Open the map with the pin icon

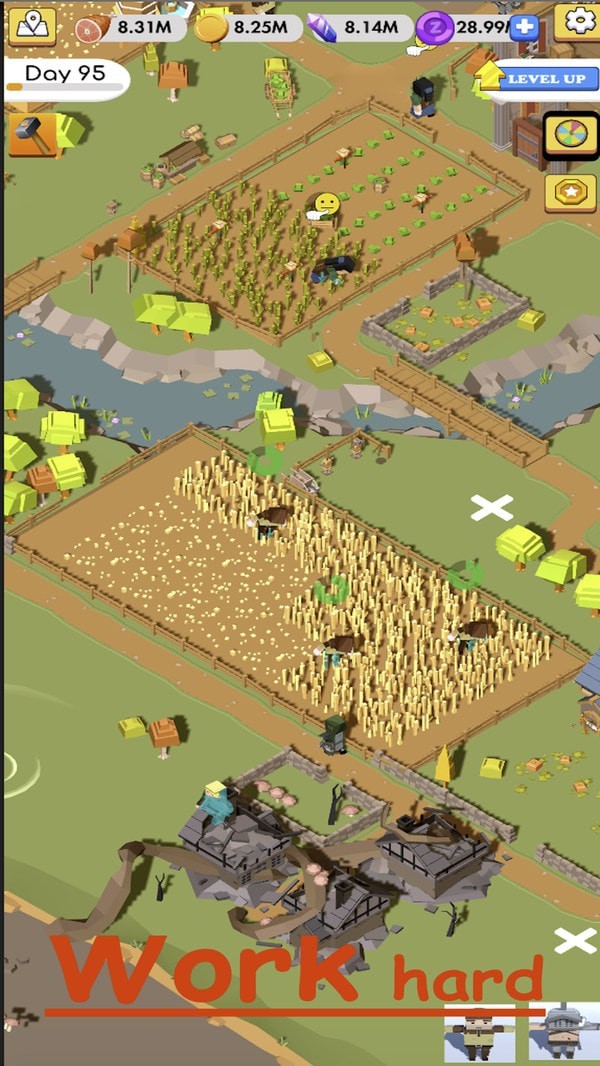point(33,25)
